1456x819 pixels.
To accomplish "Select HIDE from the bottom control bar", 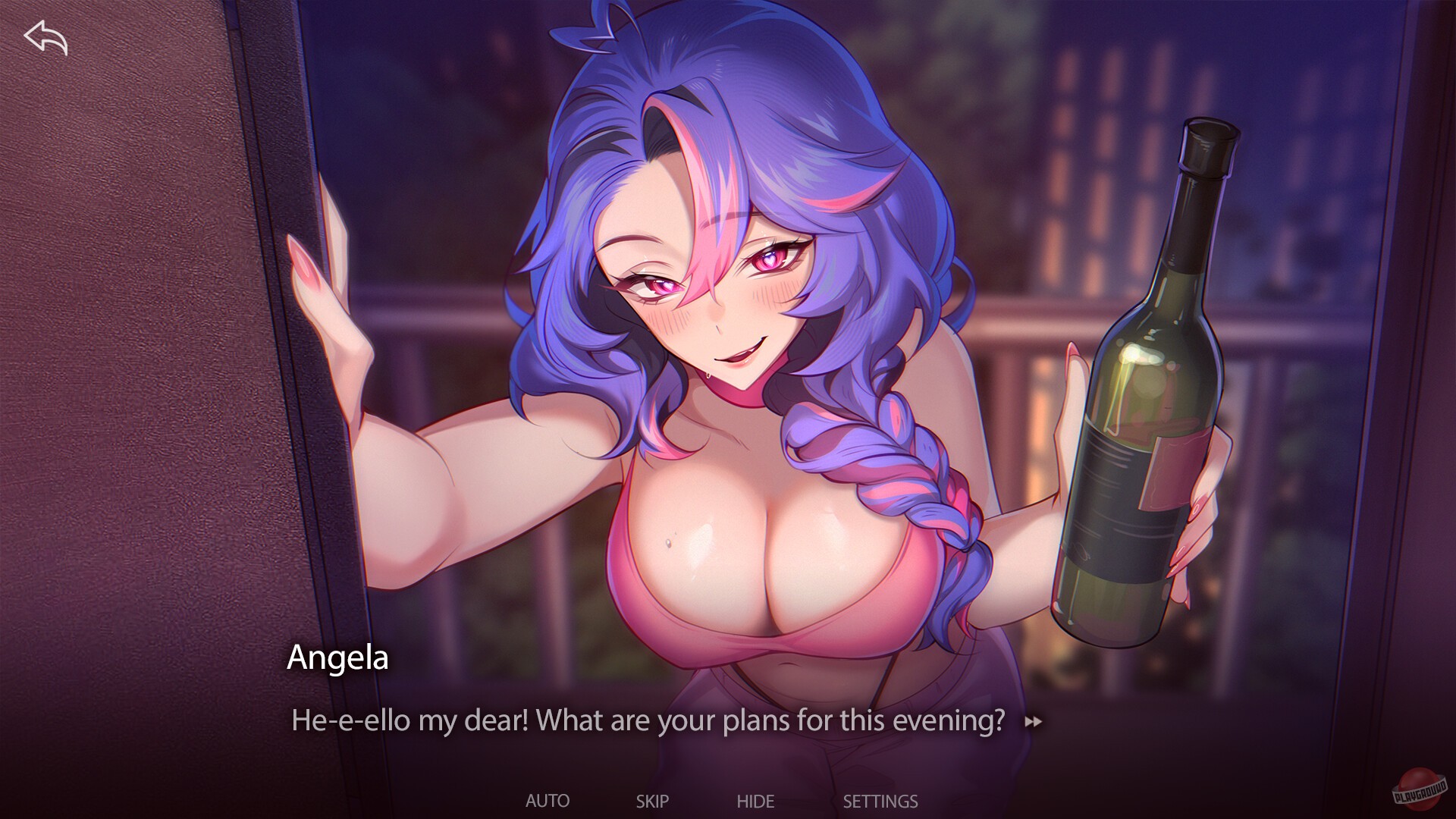I will (x=755, y=800).
